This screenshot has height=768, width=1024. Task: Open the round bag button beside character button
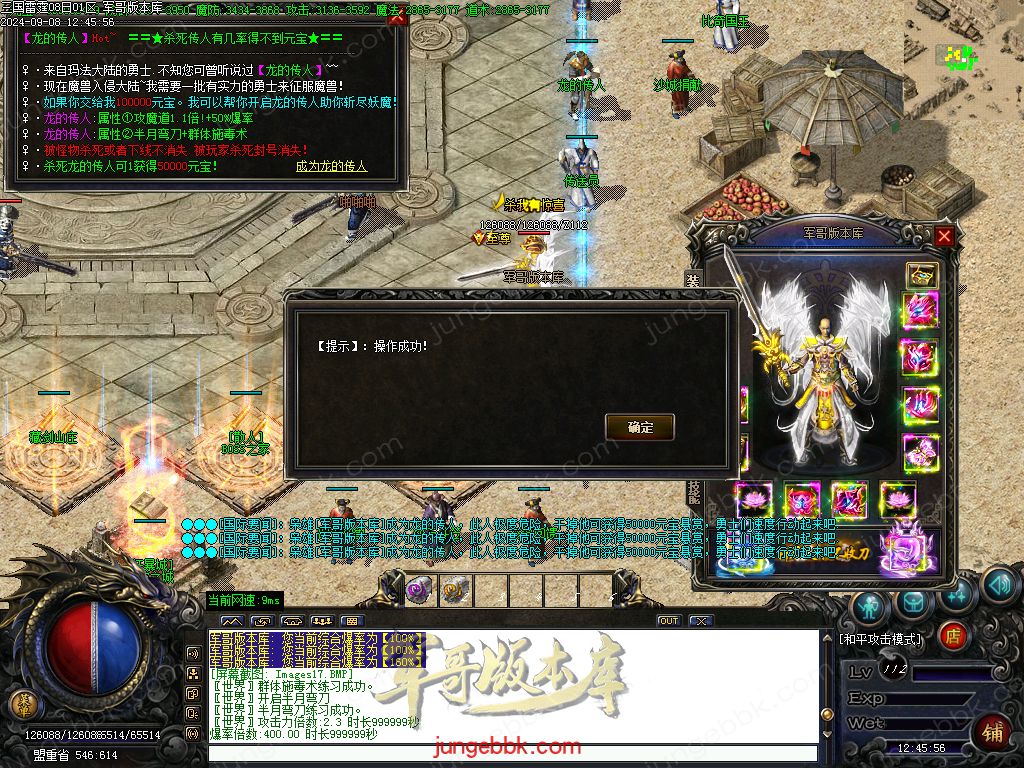[914, 602]
